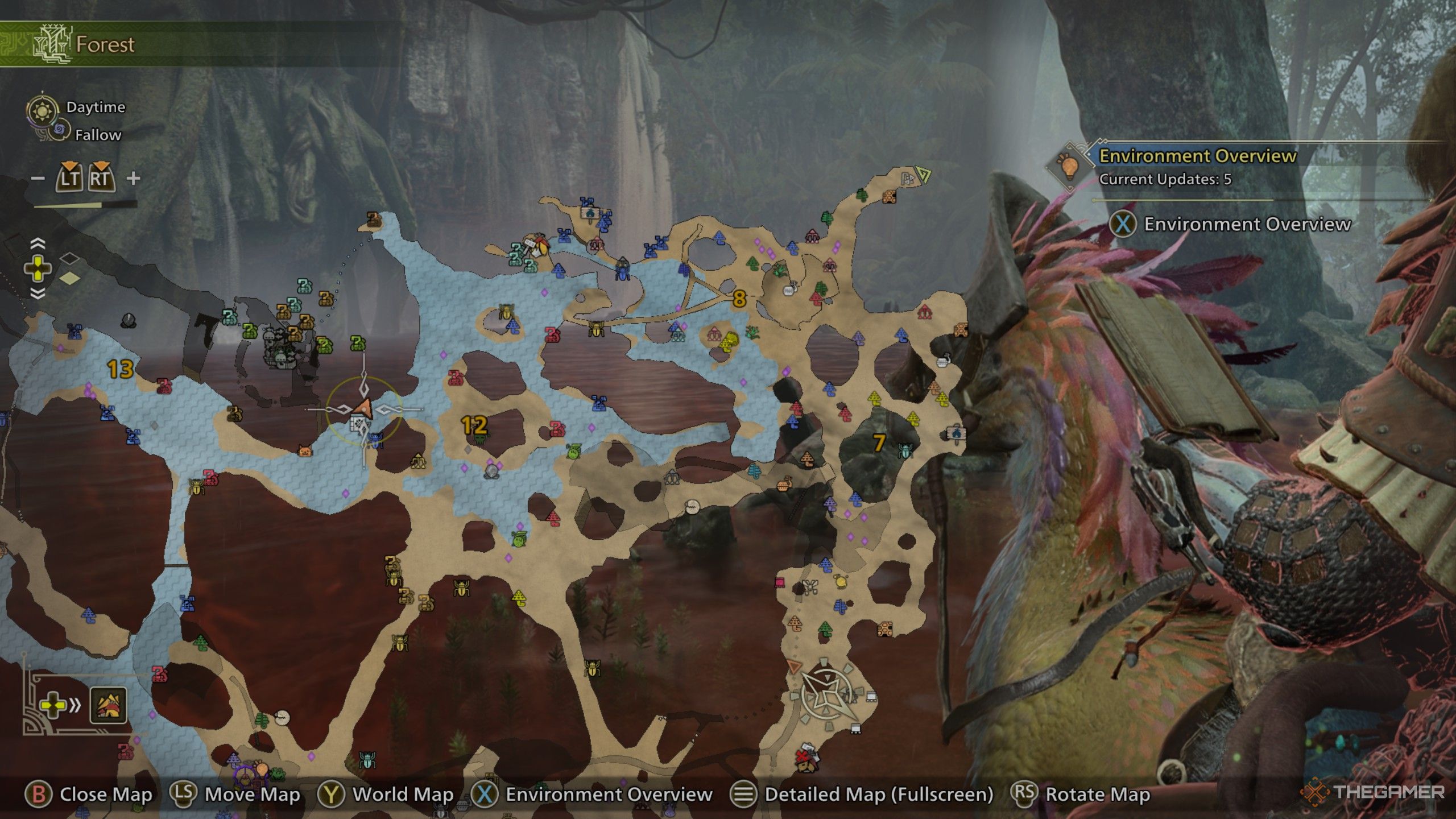Toggle the cream diamond layer filter
This screenshot has height=819, width=1456.
tap(69, 278)
